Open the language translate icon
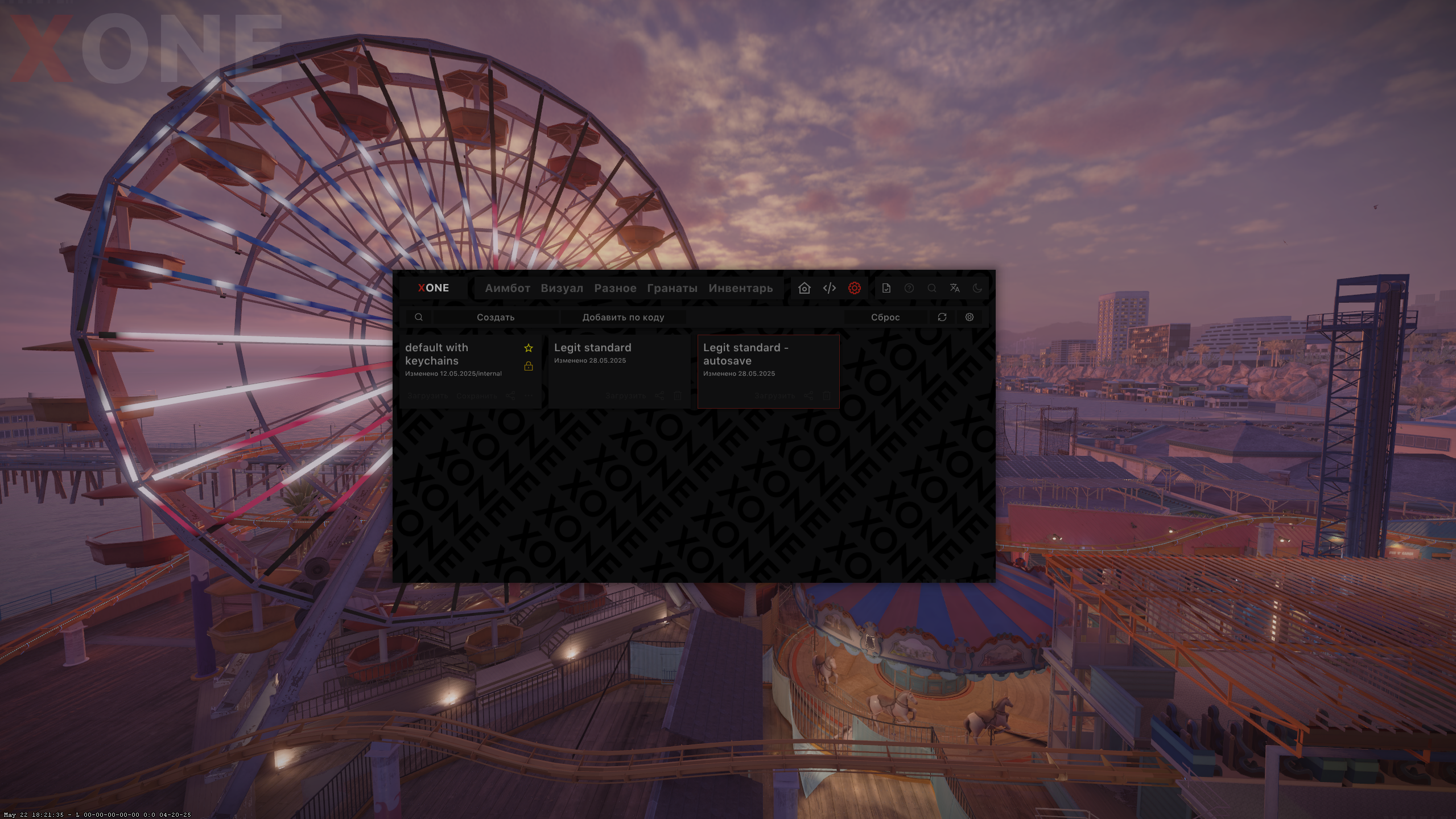The image size is (1456, 819). (954, 288)
